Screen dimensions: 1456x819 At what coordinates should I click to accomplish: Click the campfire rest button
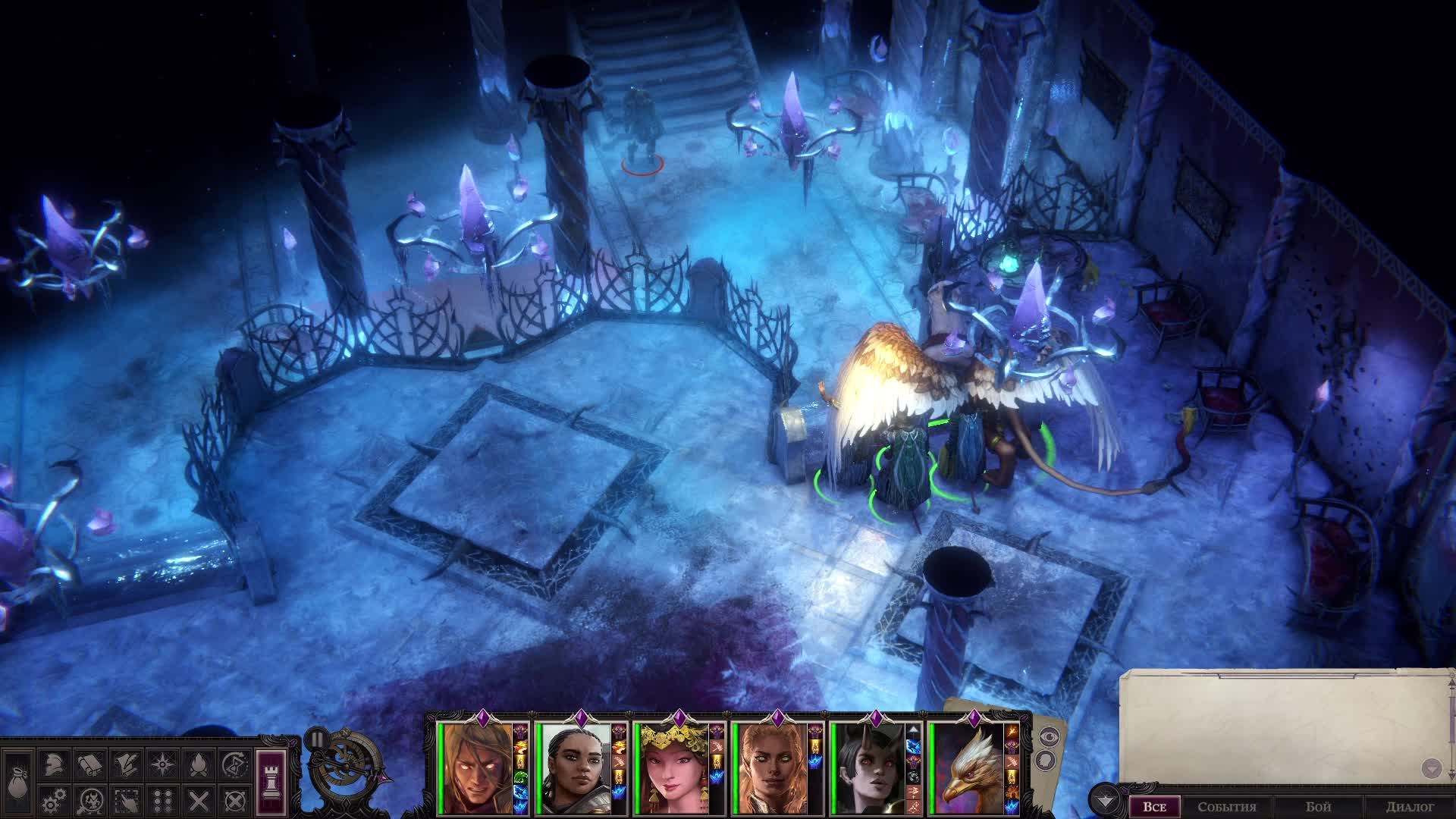(199, 764)
